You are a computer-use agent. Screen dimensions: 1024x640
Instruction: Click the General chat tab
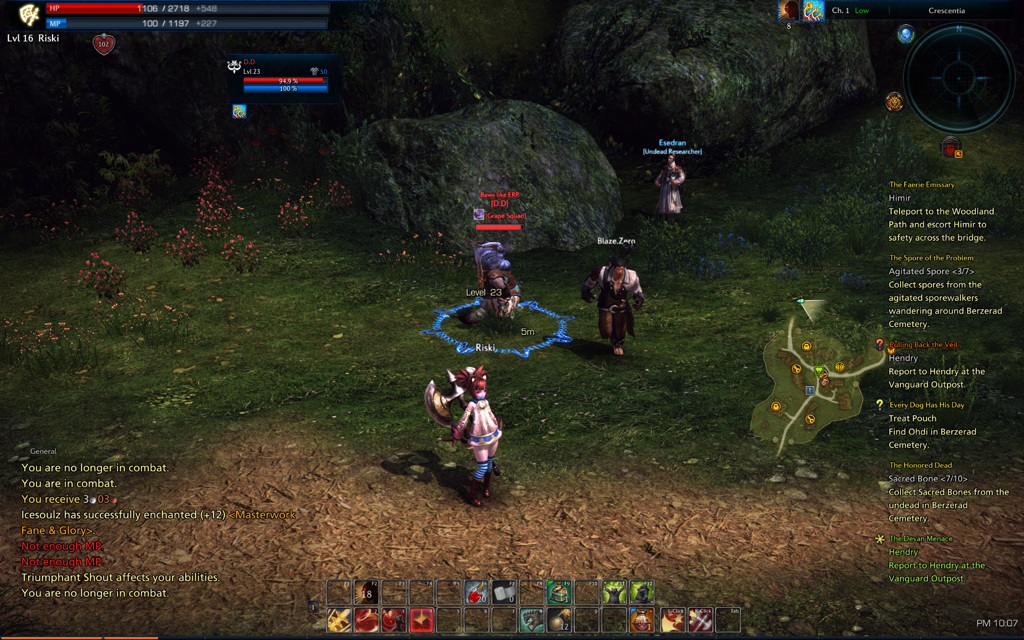tap(44, 451)
